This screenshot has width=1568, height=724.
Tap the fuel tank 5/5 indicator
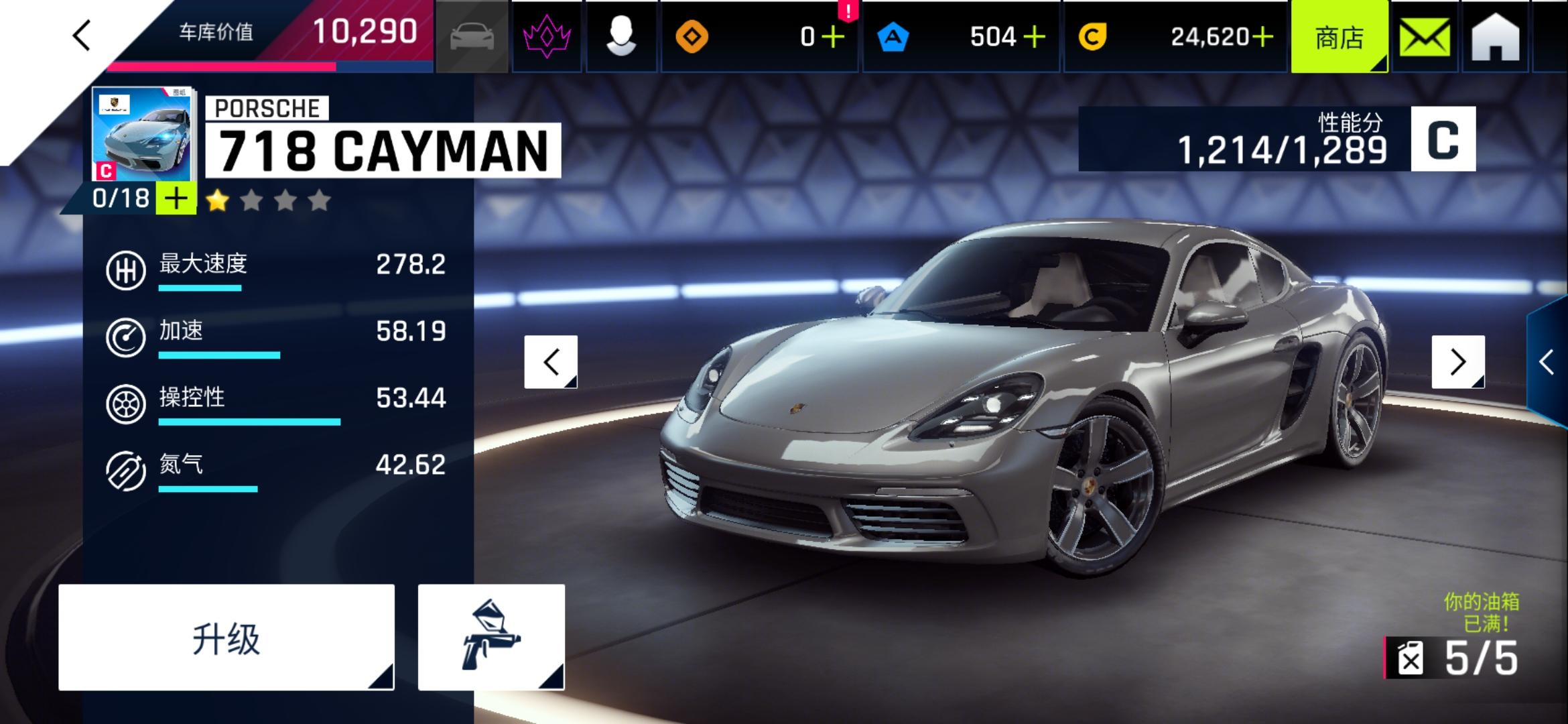(x=1454, y=658)
